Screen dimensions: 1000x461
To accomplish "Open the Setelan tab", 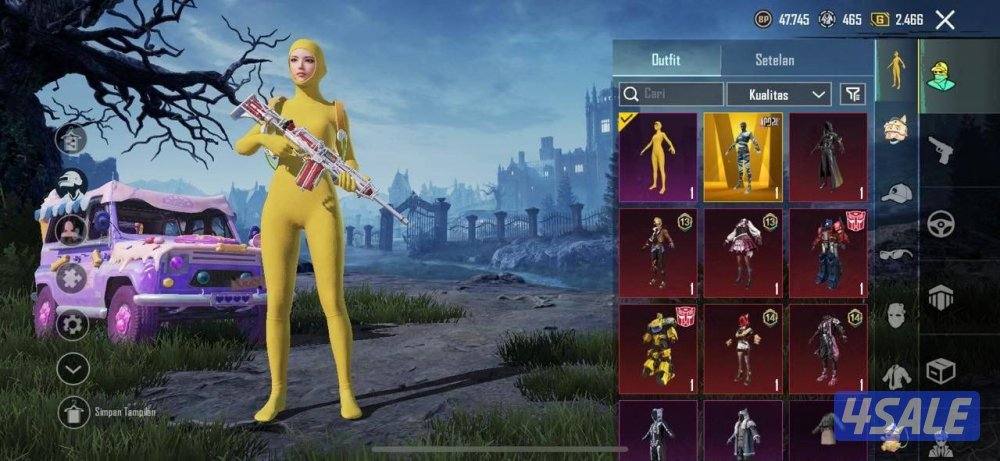I will click(774, 60).
